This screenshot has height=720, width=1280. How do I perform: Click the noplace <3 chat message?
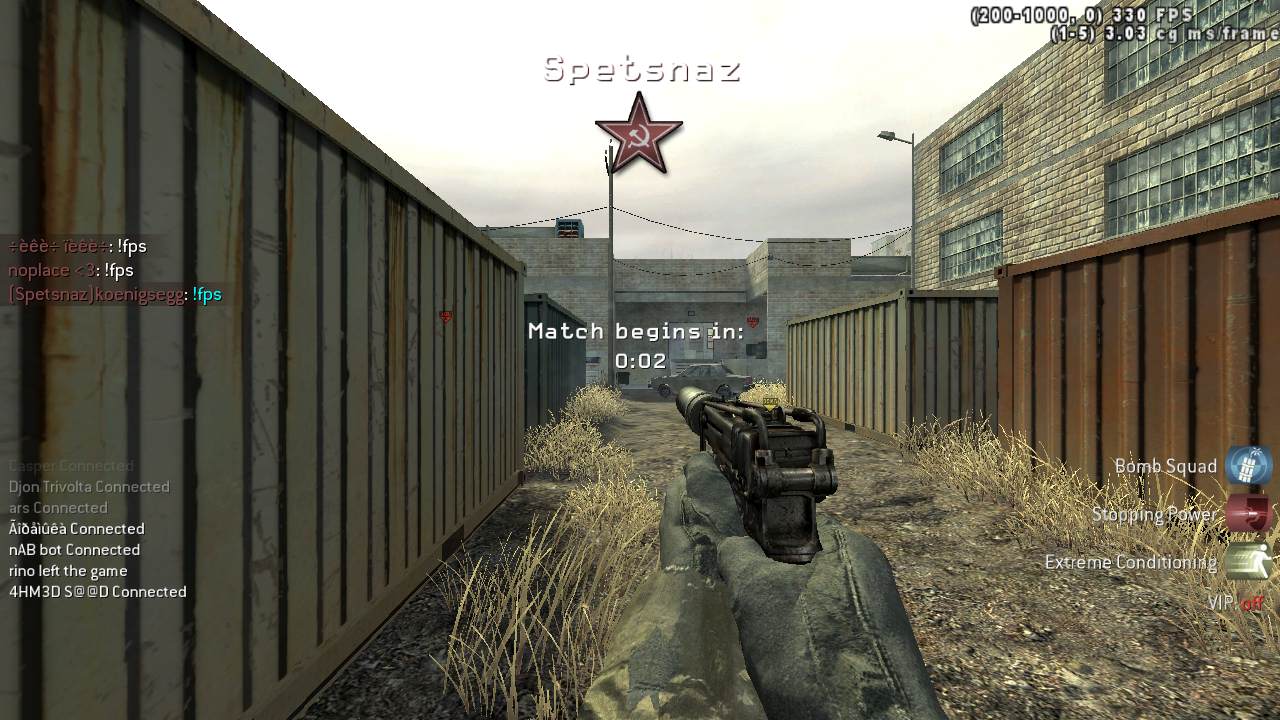71,271
